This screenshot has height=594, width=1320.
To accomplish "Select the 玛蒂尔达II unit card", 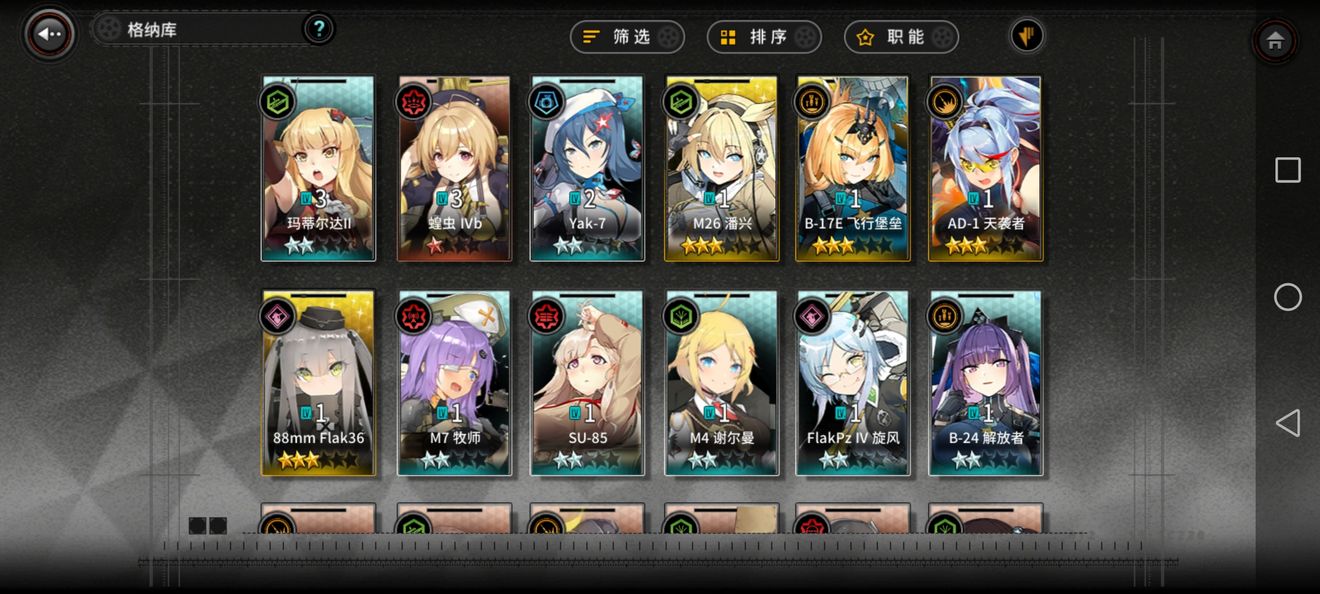I will pyautogui.click(x=318, y=168).
